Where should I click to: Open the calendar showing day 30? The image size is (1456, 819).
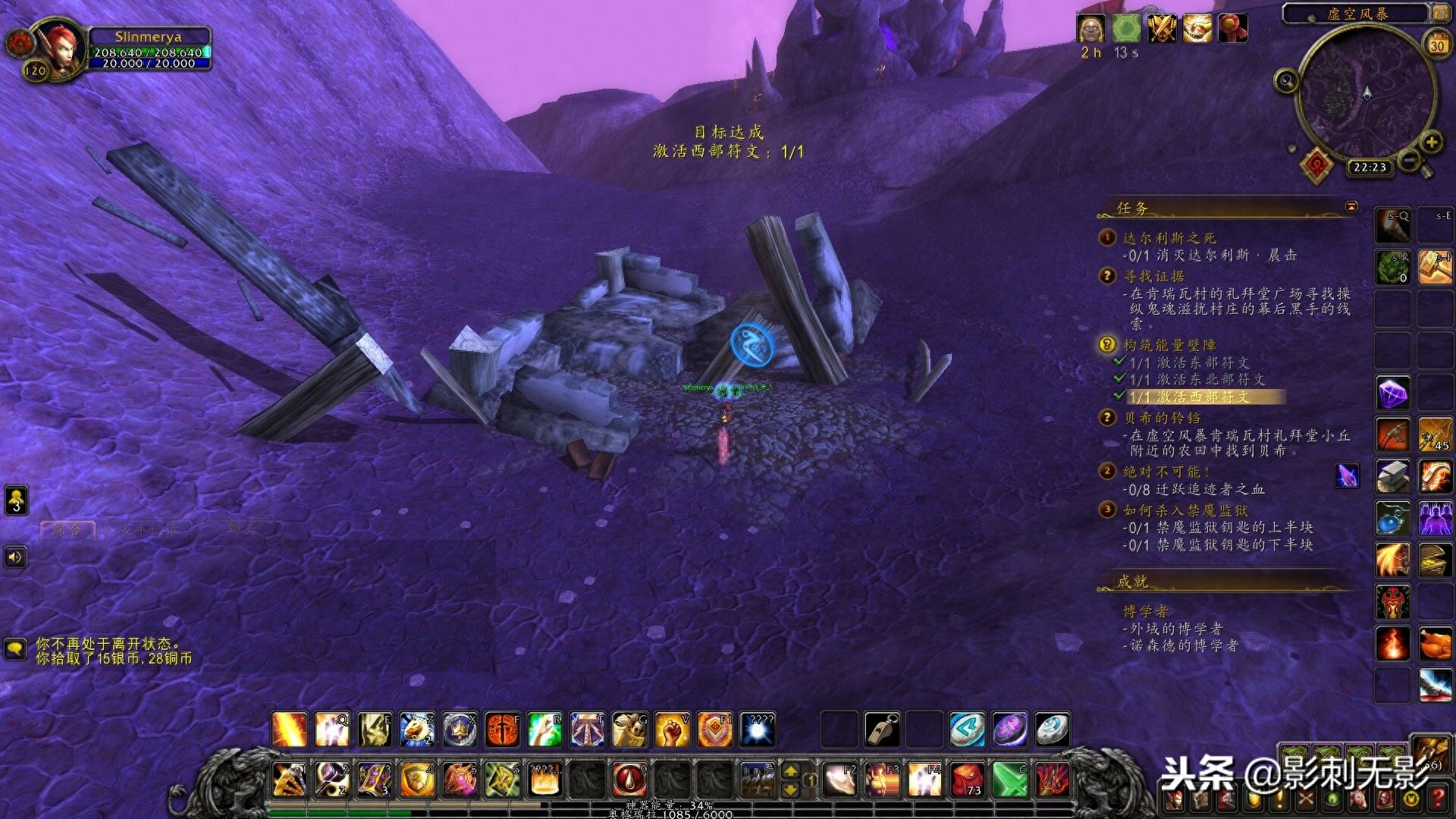coord(1436,45)
